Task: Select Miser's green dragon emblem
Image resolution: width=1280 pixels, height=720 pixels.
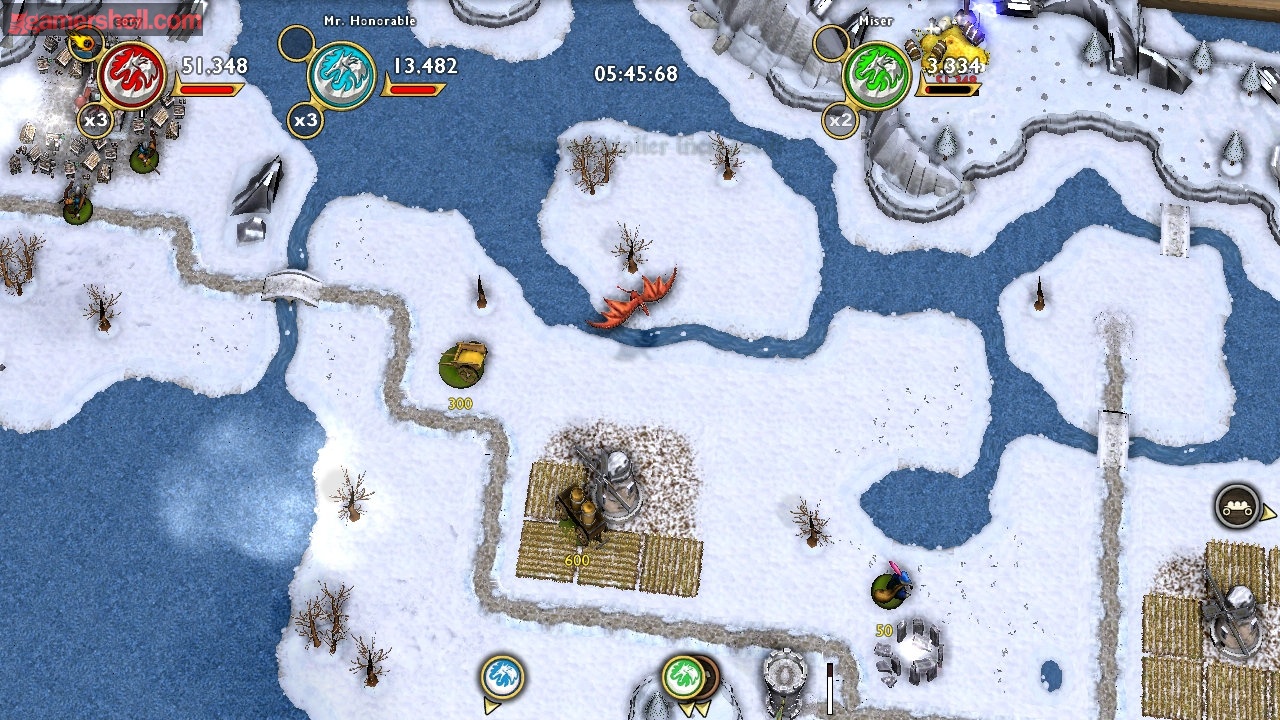Action: (x=876, y=75)
